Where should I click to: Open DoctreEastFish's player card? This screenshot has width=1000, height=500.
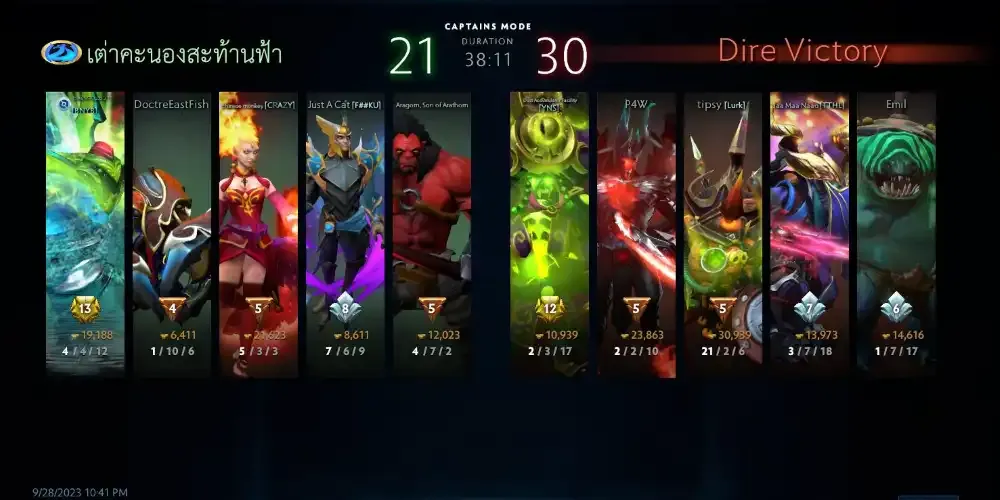(x=172, y=230)
